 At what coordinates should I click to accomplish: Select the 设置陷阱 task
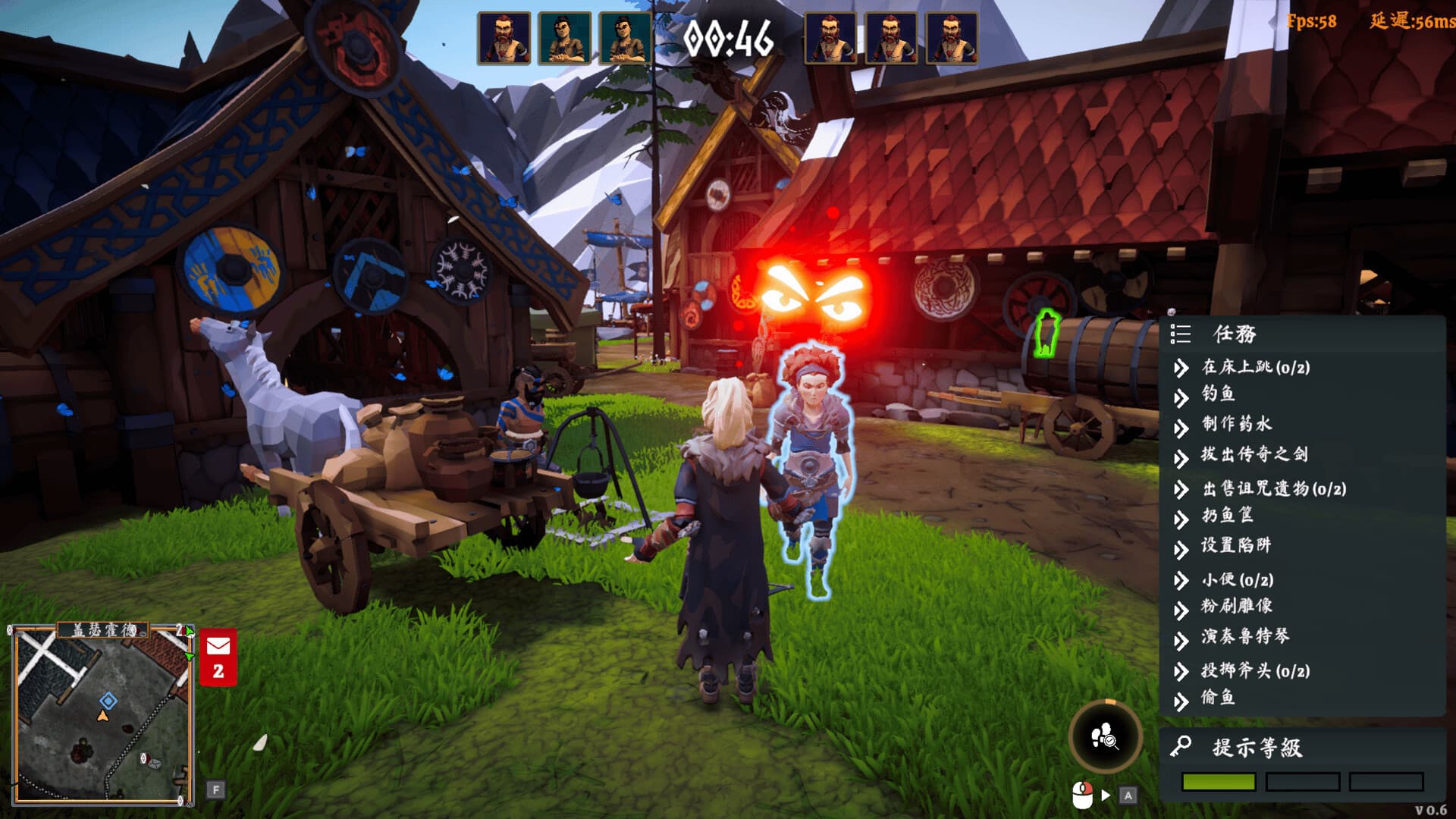[1235, 546]
